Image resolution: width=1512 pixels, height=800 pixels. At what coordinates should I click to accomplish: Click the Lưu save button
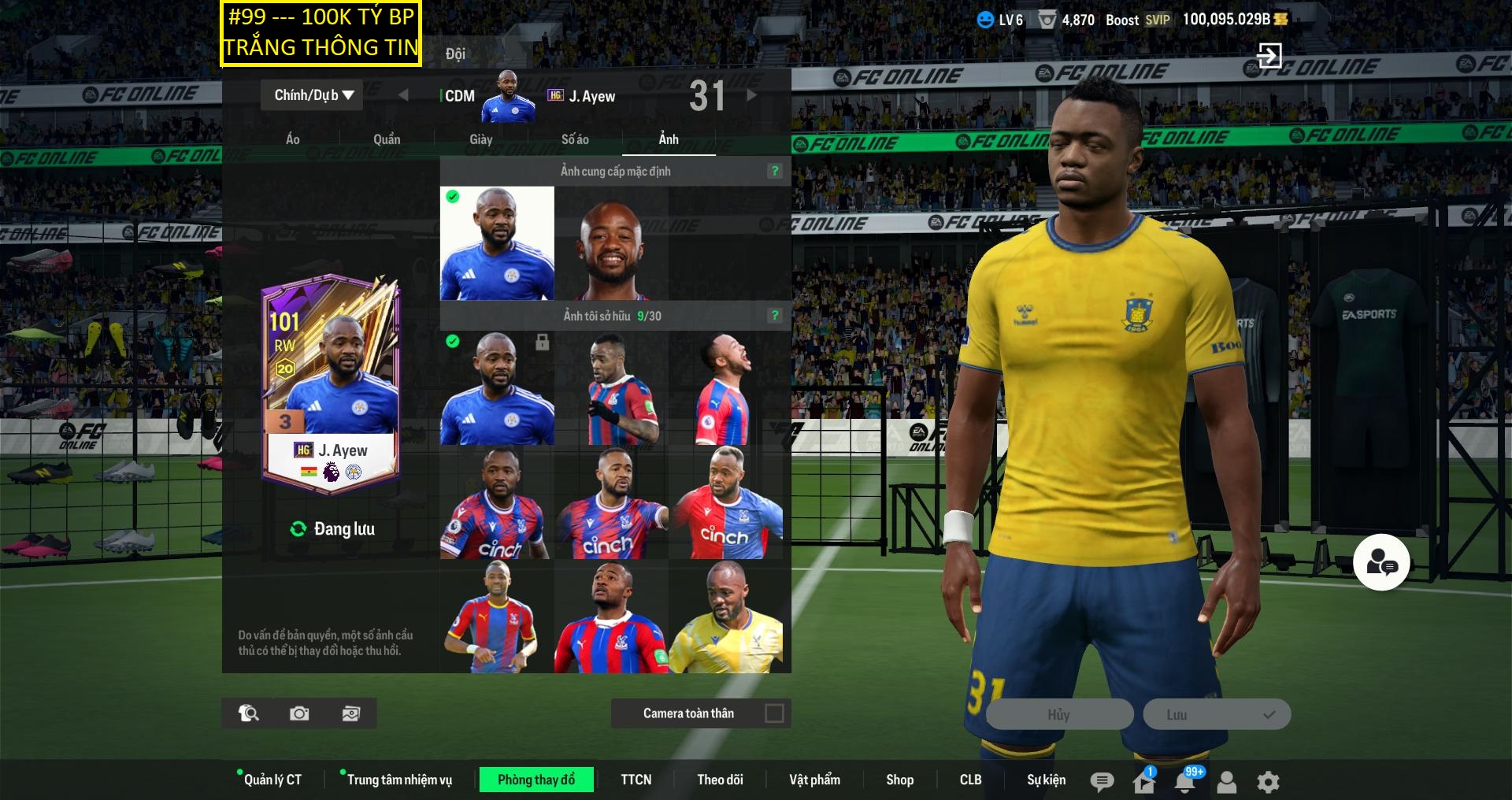click(x=1217, y=714)
